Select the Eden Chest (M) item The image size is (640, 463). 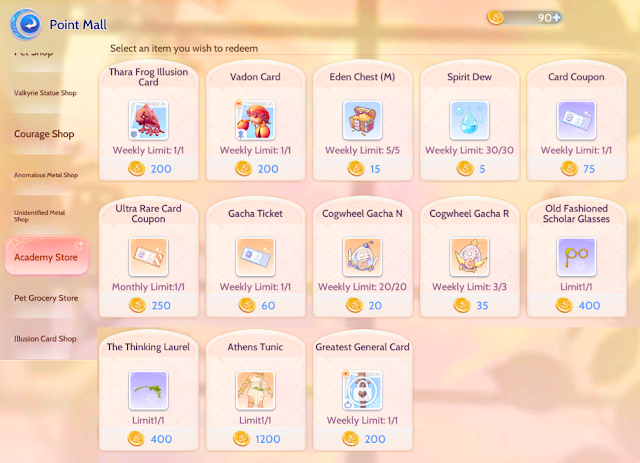click(361, 120)
